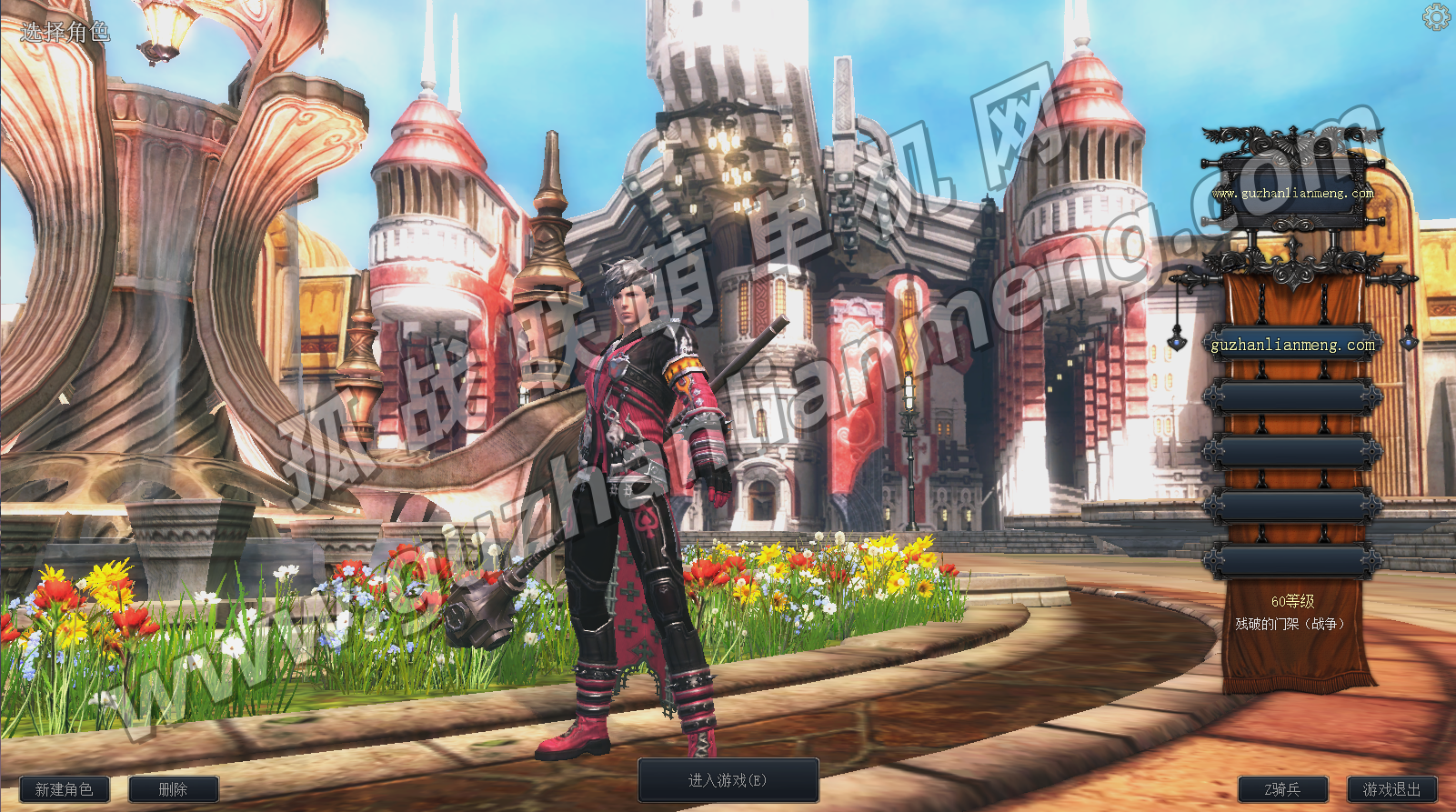Exit with the 游戏退出 button

pyautogui.click(x=1391, y=789)
